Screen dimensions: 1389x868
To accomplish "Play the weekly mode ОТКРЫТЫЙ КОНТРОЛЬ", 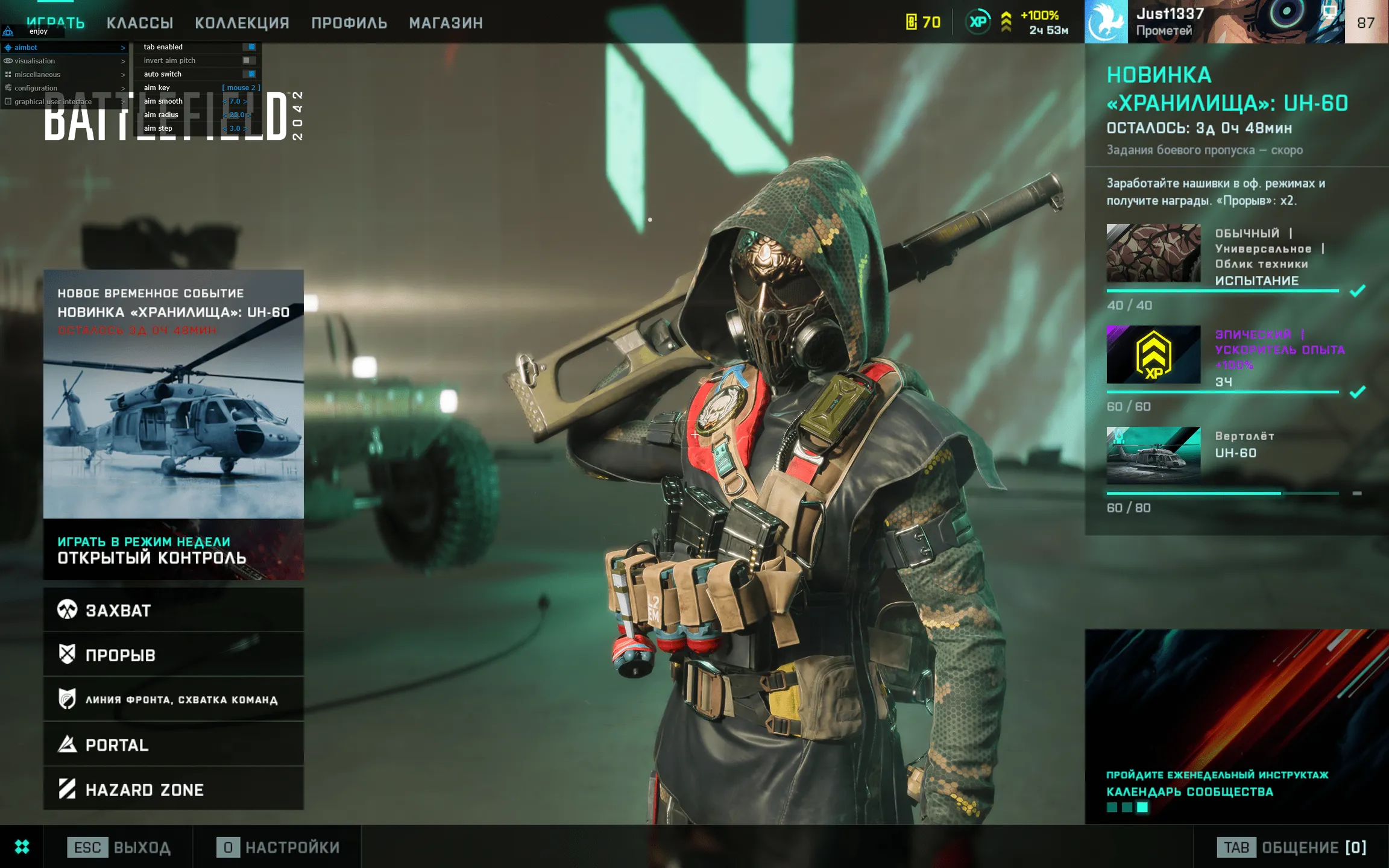I will tap(173, 550).
